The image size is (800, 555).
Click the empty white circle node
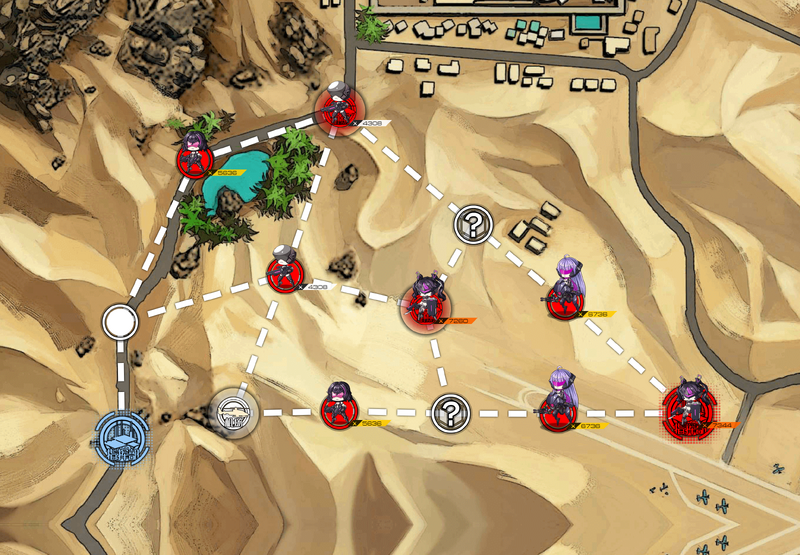(120, 322)
